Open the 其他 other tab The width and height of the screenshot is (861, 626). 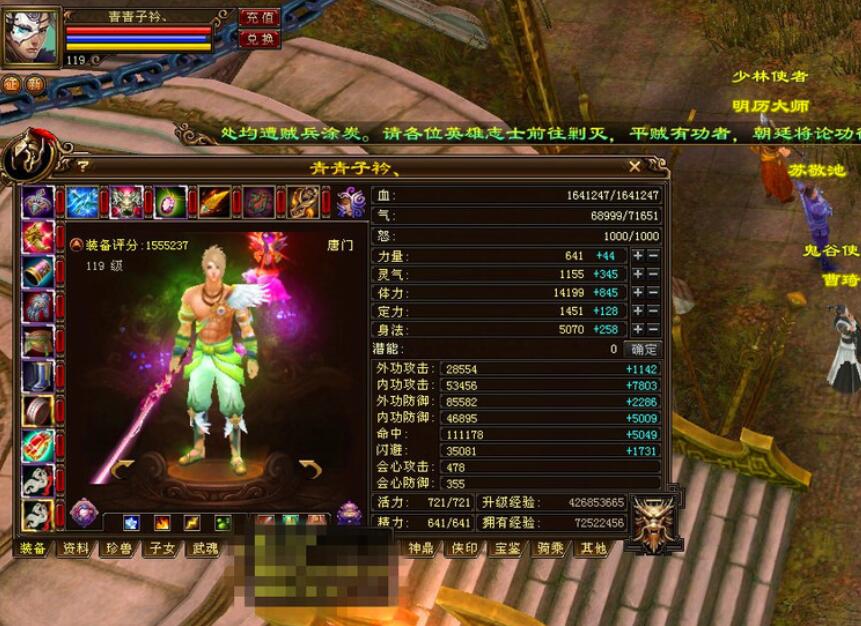click(x=593, y=548)
